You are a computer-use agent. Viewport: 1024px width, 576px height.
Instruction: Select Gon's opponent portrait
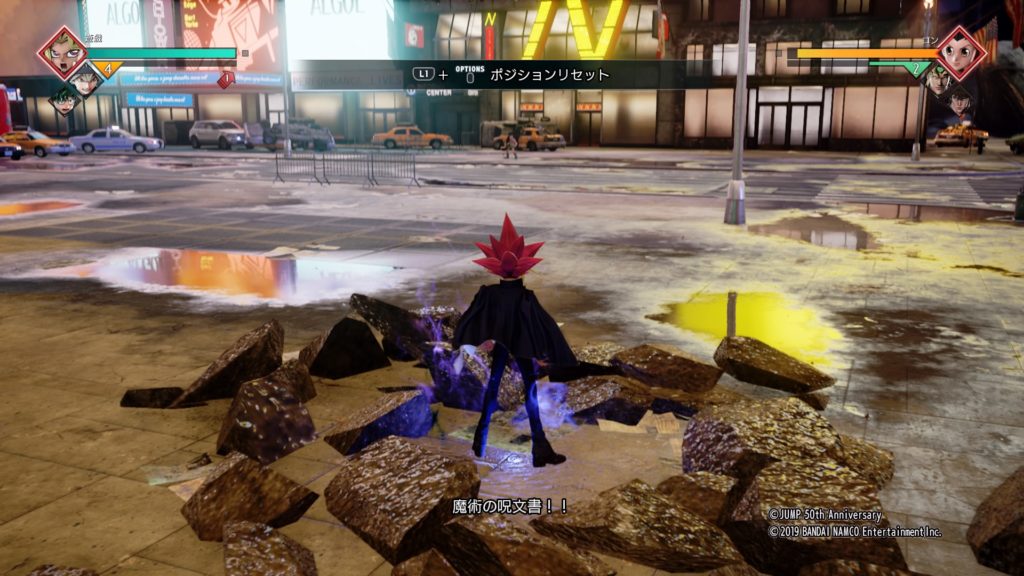[962, 52]
